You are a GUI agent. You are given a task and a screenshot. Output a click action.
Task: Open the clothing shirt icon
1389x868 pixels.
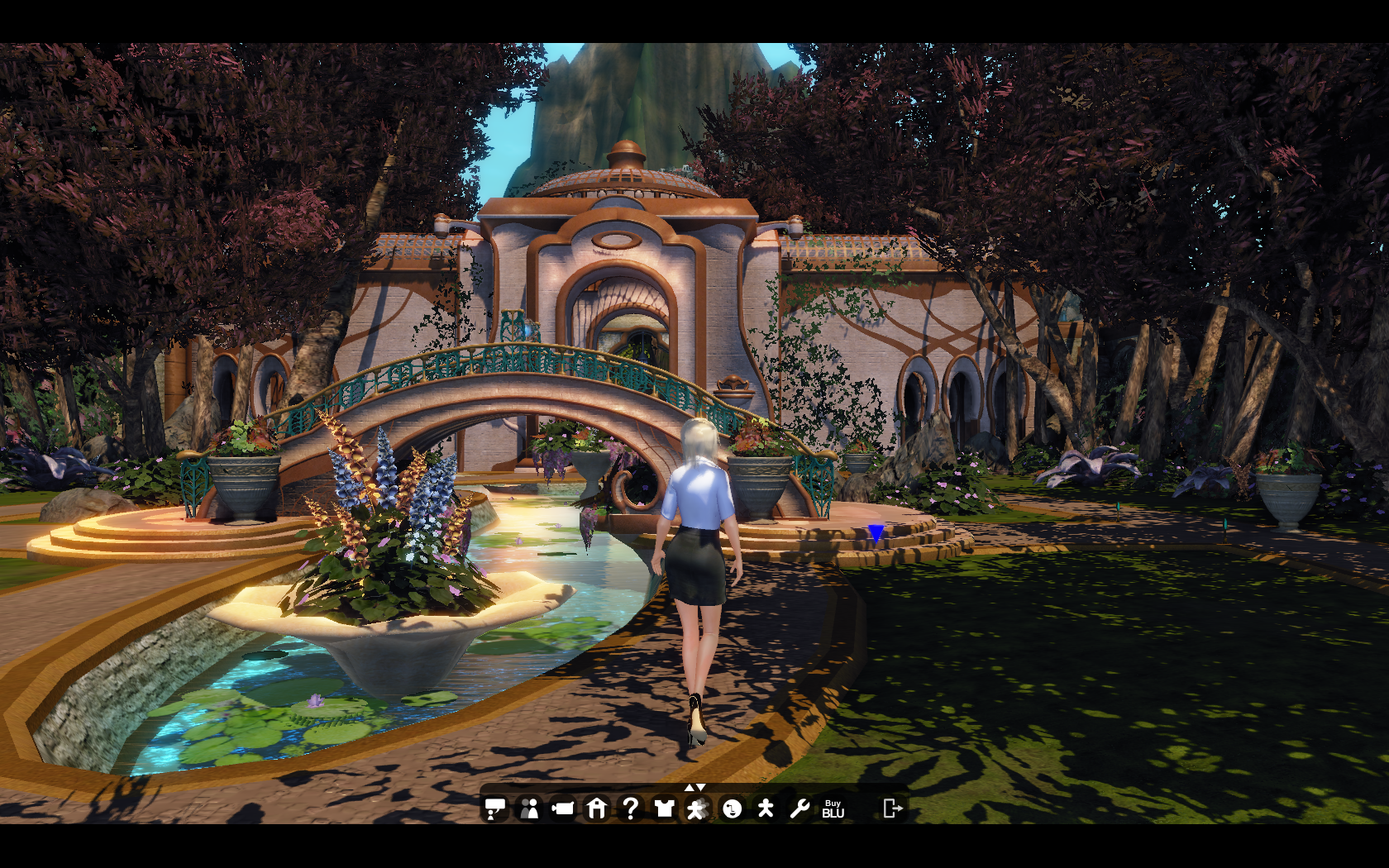pyautogui.click(x=664, y=808)
